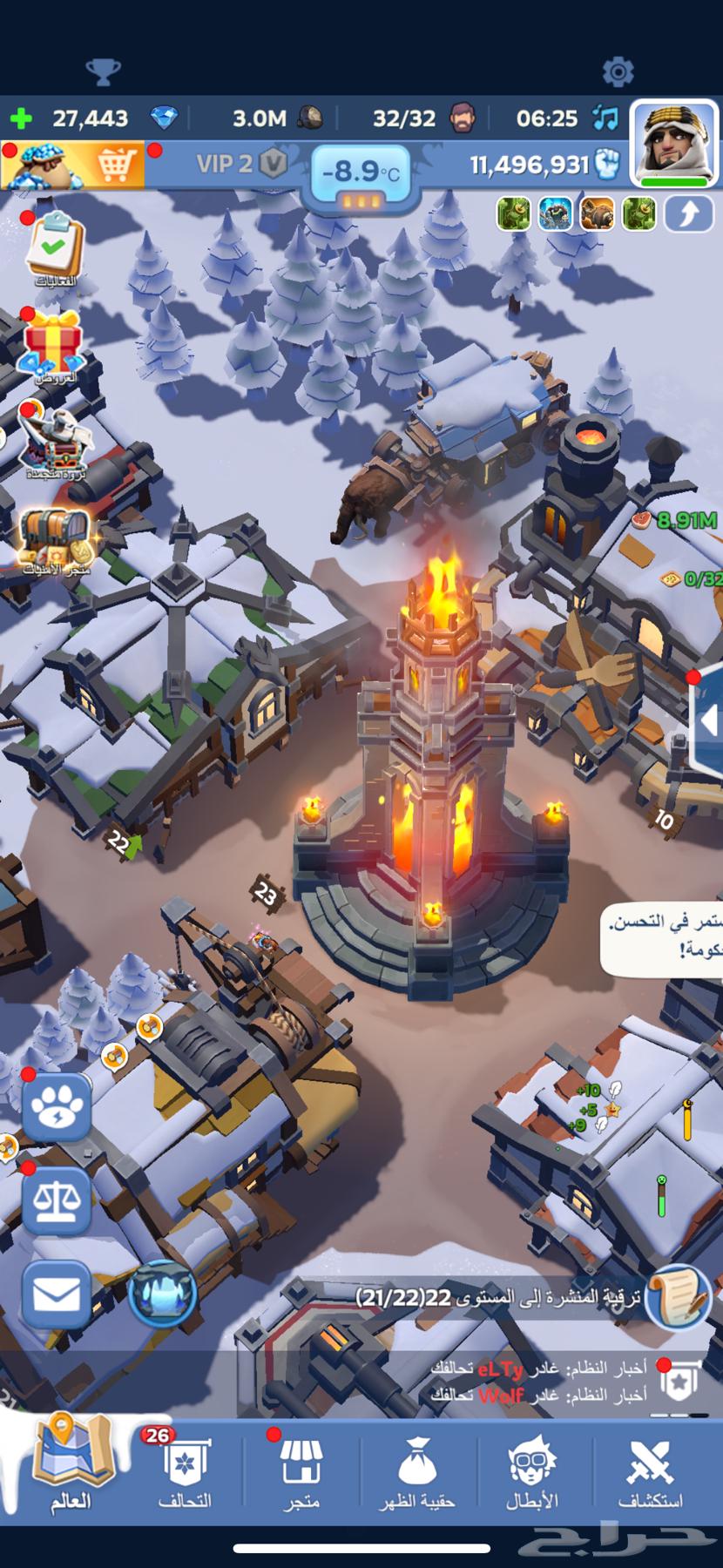Open the World map tab
Screen dimensions: 723x1568
(73, 1467)
